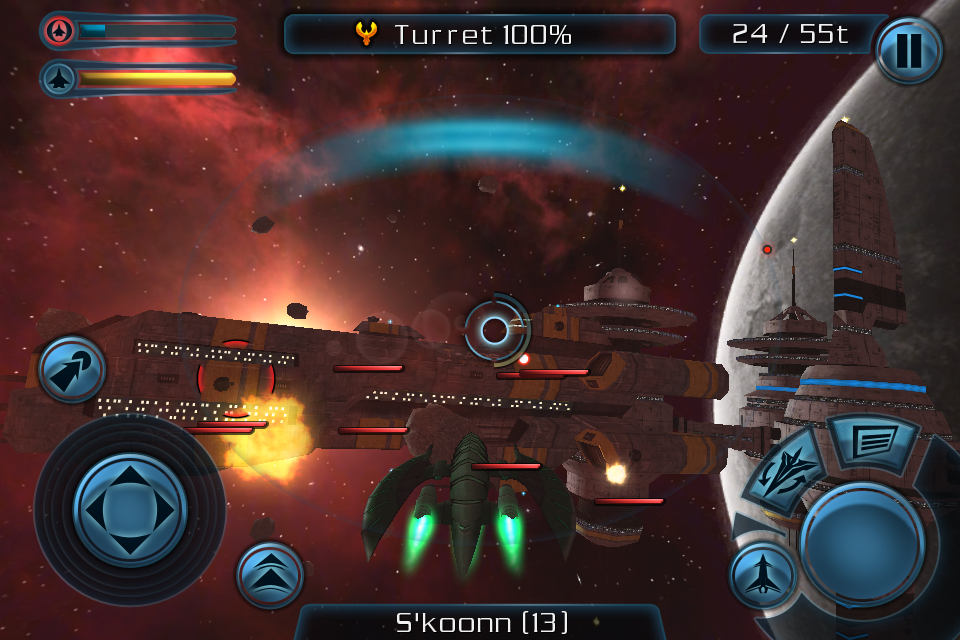Tap the large round fire button
This screenshot has width=960, height=640.
(861, 544)
